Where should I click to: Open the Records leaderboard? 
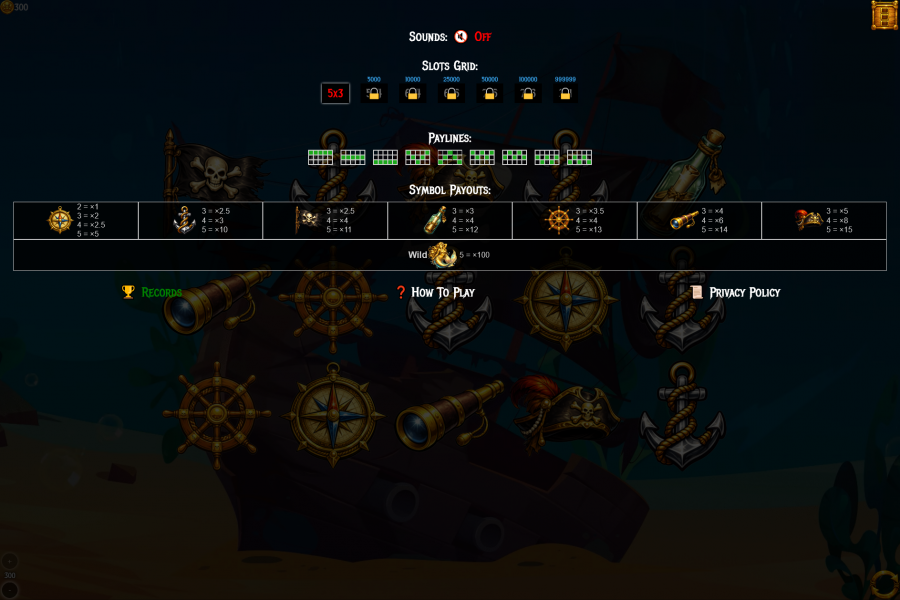(x=152, y=292)
